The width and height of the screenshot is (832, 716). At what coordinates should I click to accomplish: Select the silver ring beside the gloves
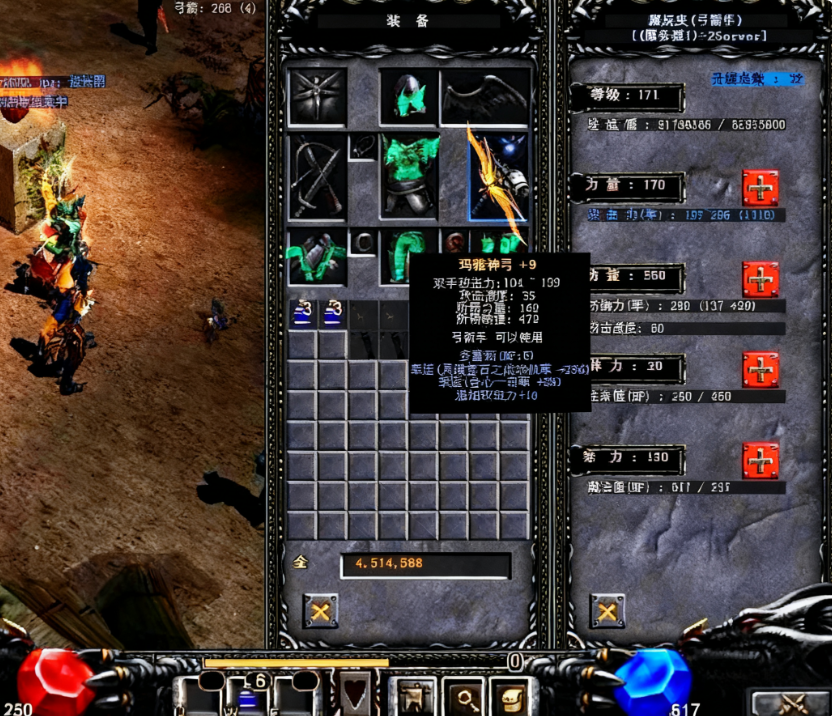tap(364, 243)
